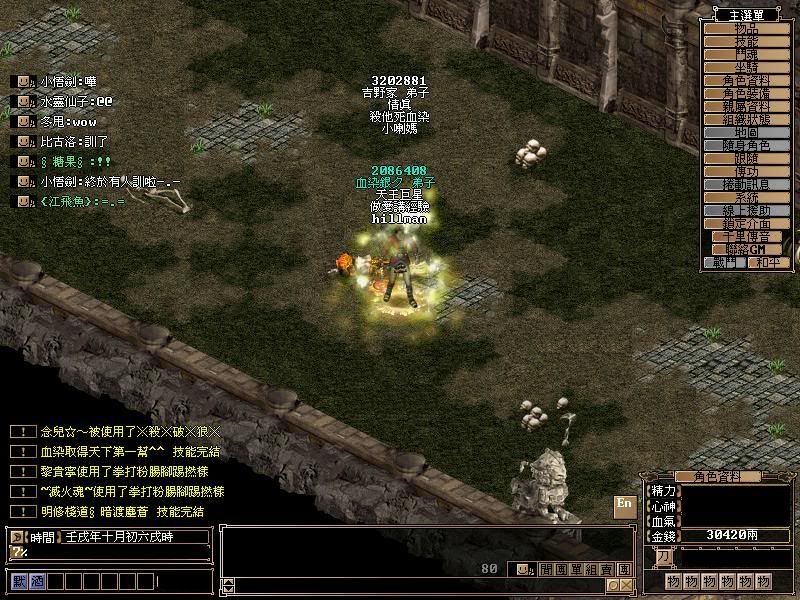Switch to 戰鬥 combat mode

click(x=725, y=262)
